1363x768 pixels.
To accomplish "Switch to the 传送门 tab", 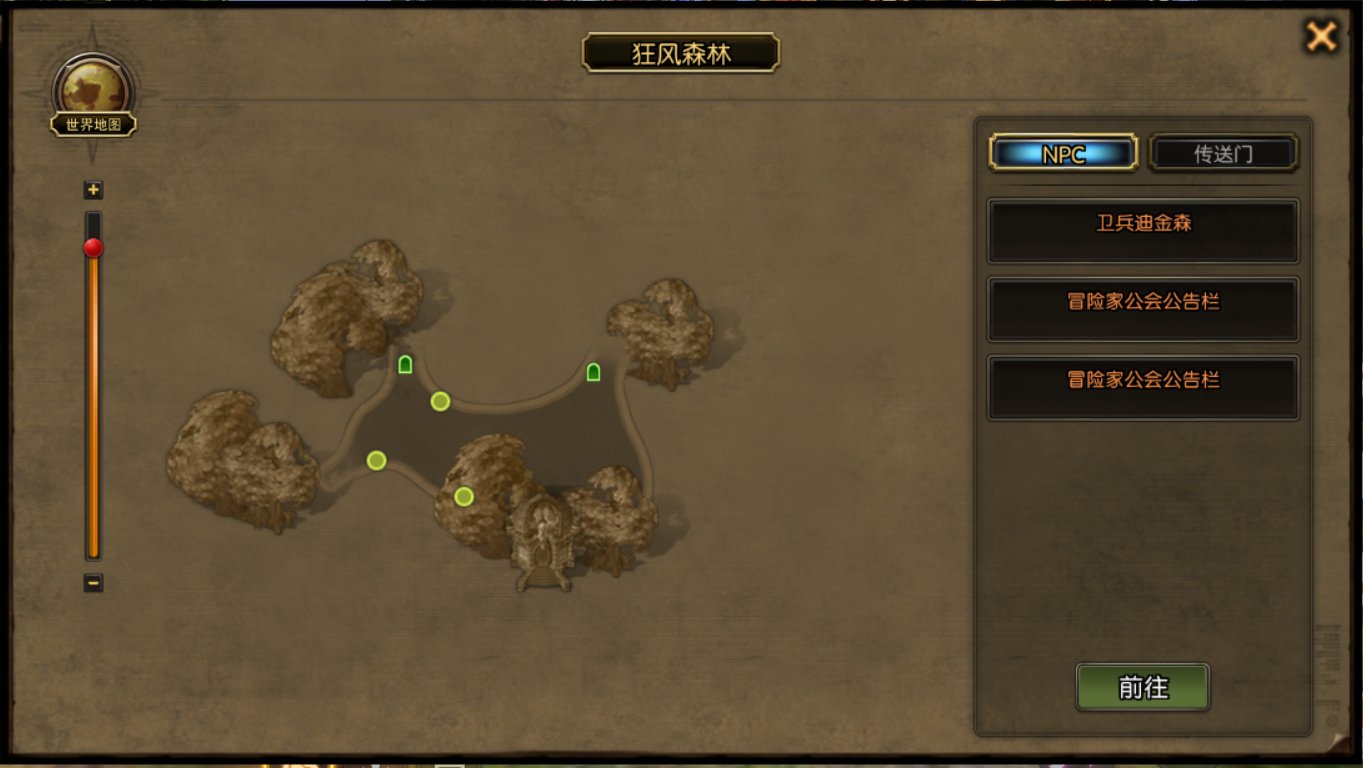I will 1223,154.
